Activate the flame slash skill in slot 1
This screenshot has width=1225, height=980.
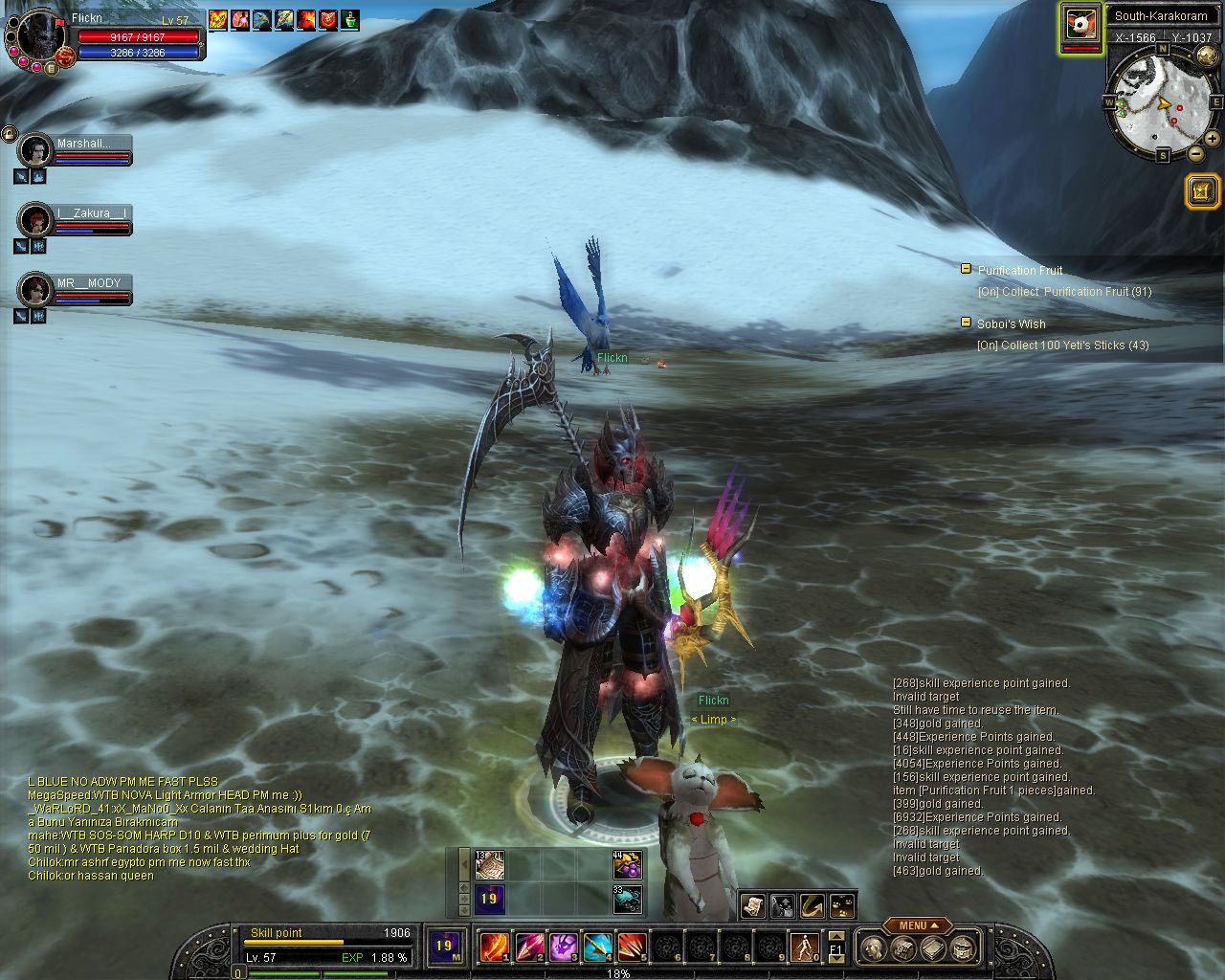tap(494, 947)
